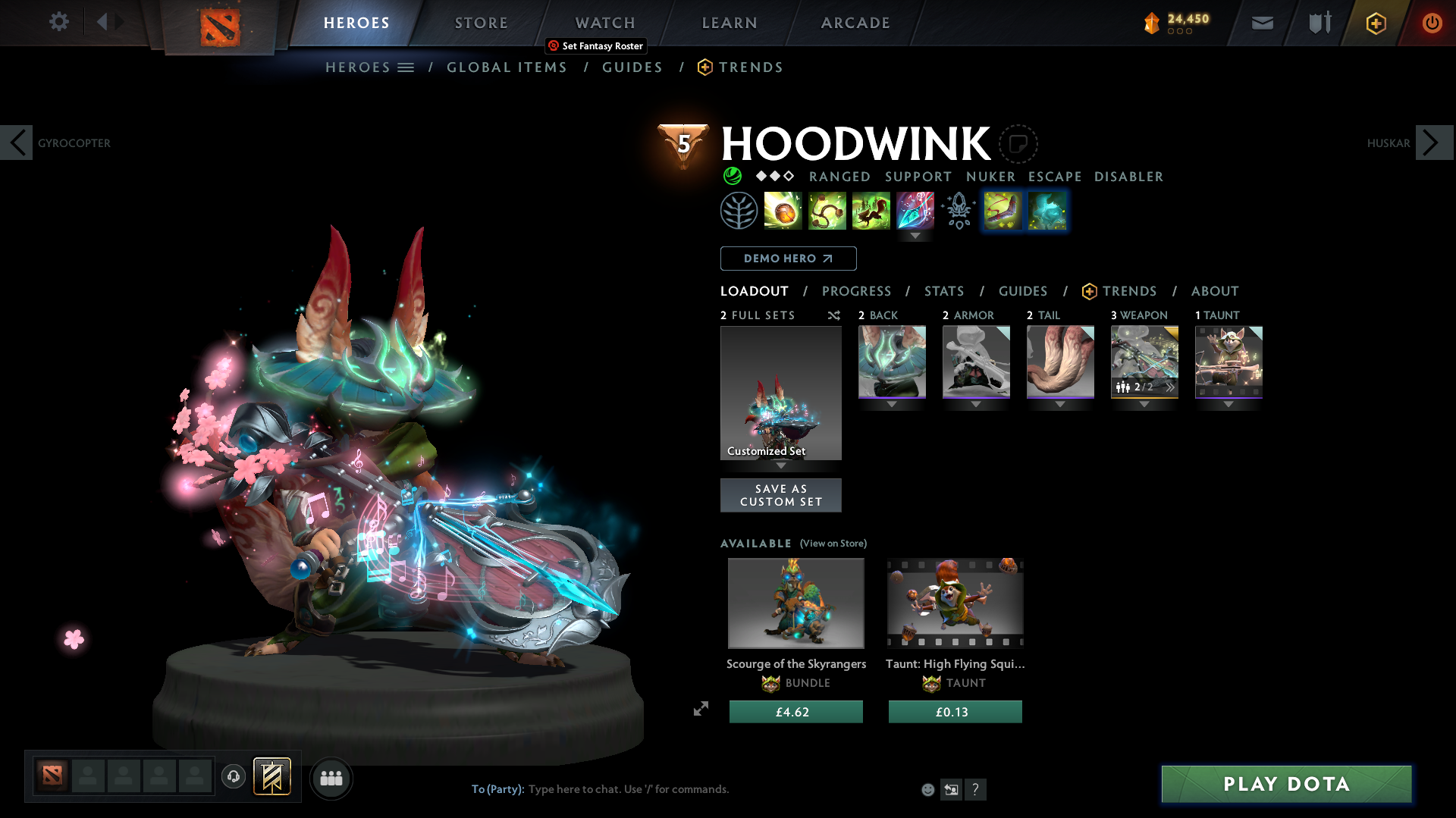Click the SAVE AS CUSTOM SET button

click(780, 495)
